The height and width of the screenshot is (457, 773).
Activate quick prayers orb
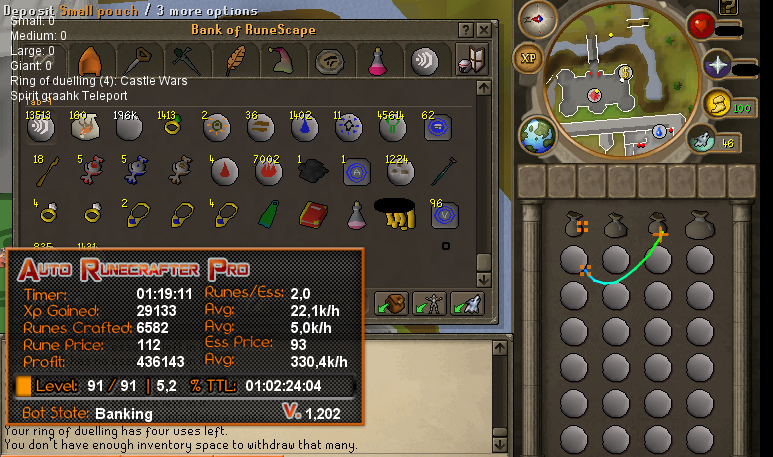tap(716, 66)
